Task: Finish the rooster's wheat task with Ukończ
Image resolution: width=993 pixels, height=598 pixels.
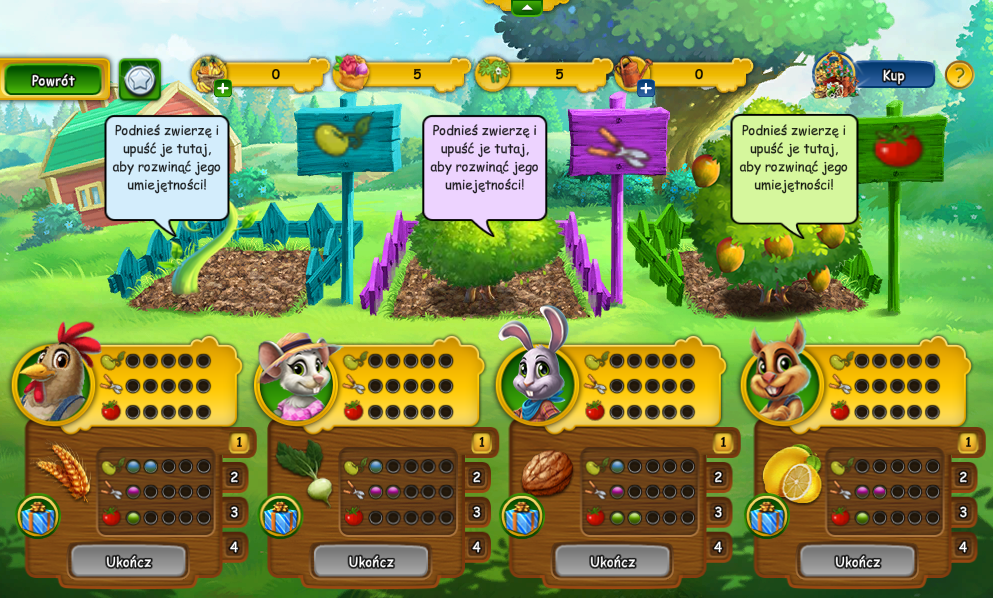Action: 128,561
